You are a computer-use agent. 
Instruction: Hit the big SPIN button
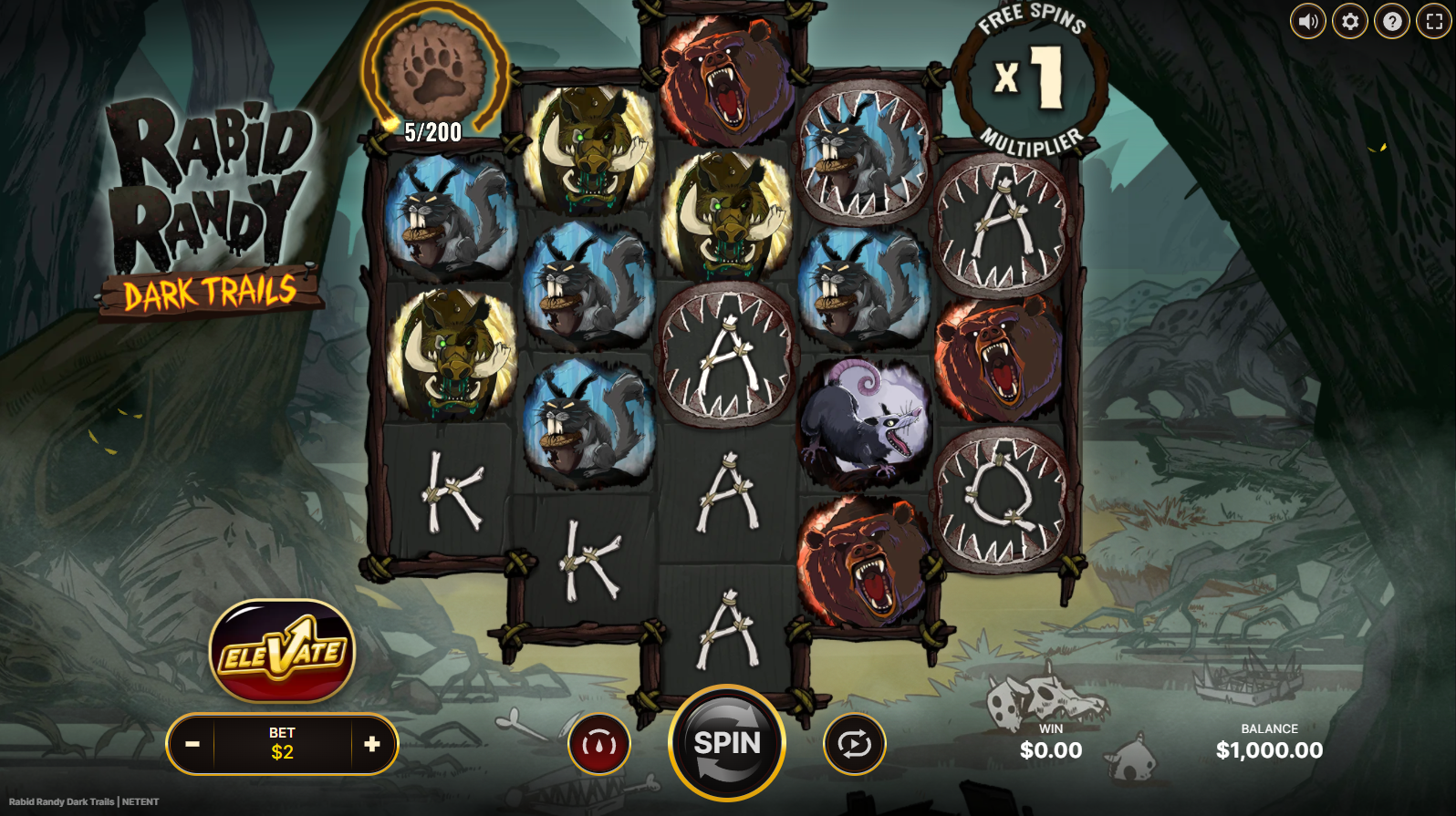click(x=727, y=743)
